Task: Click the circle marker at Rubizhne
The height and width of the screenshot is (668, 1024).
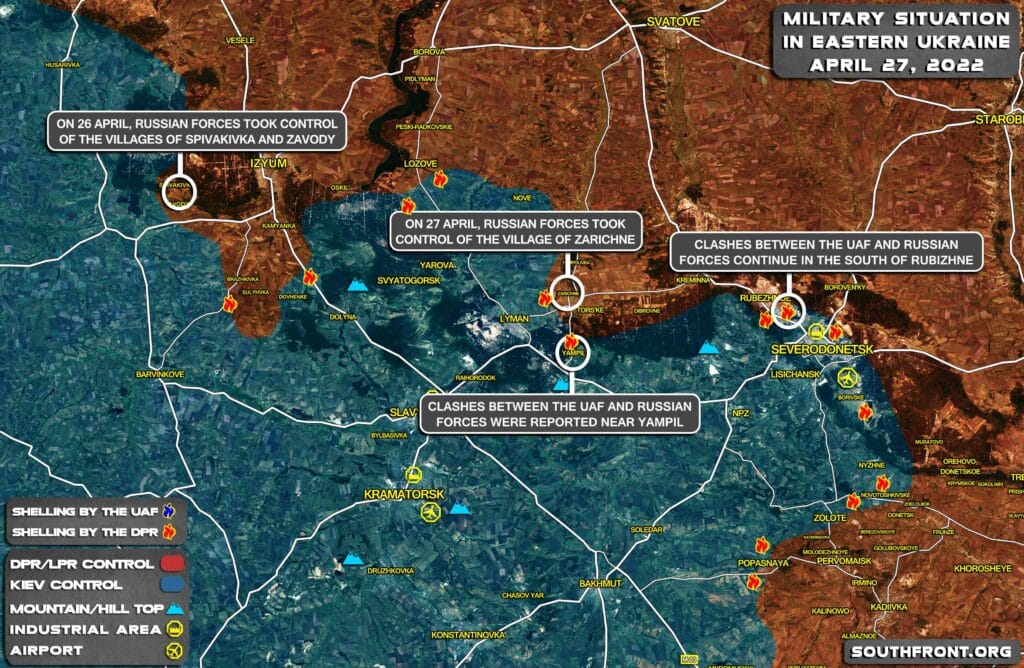Action: [784, 310]
